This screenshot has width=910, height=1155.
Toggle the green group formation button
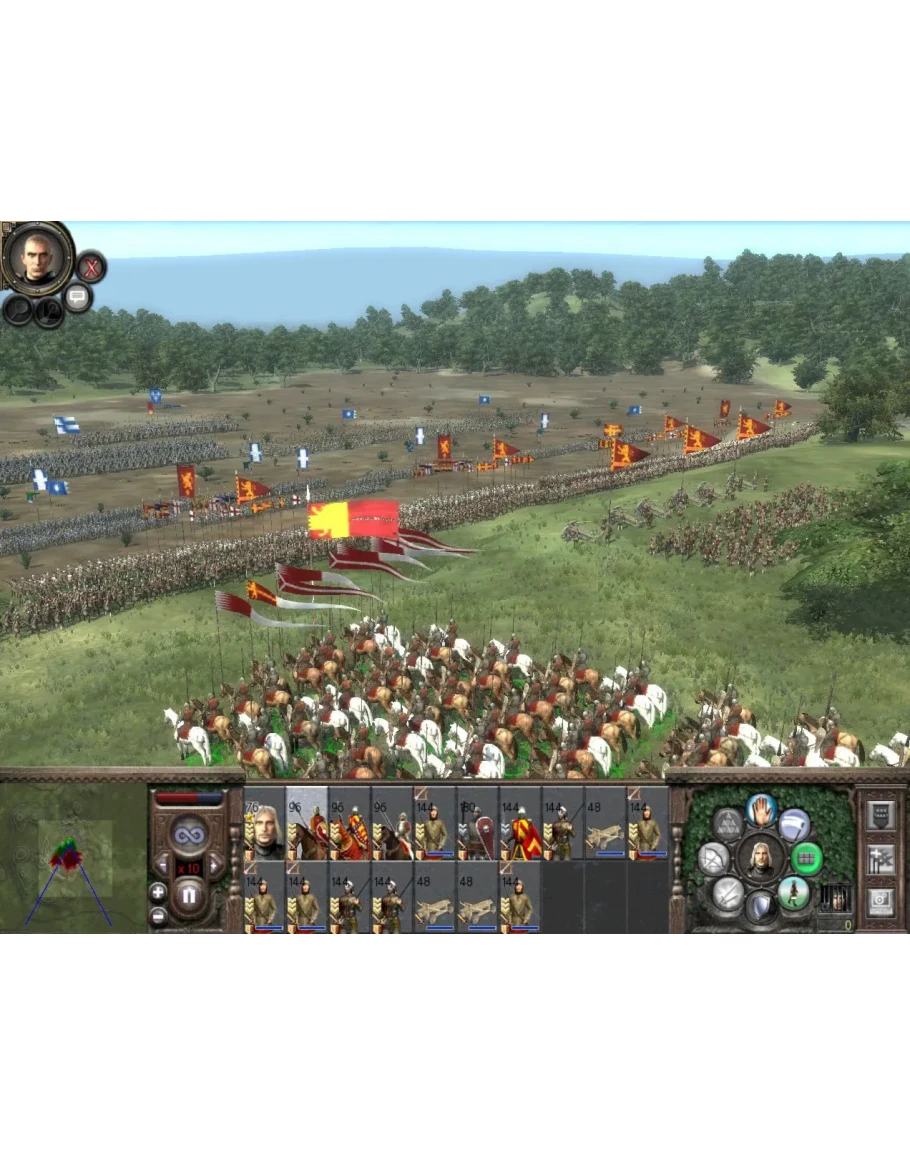pyautogui.click(x=807, y=857)
